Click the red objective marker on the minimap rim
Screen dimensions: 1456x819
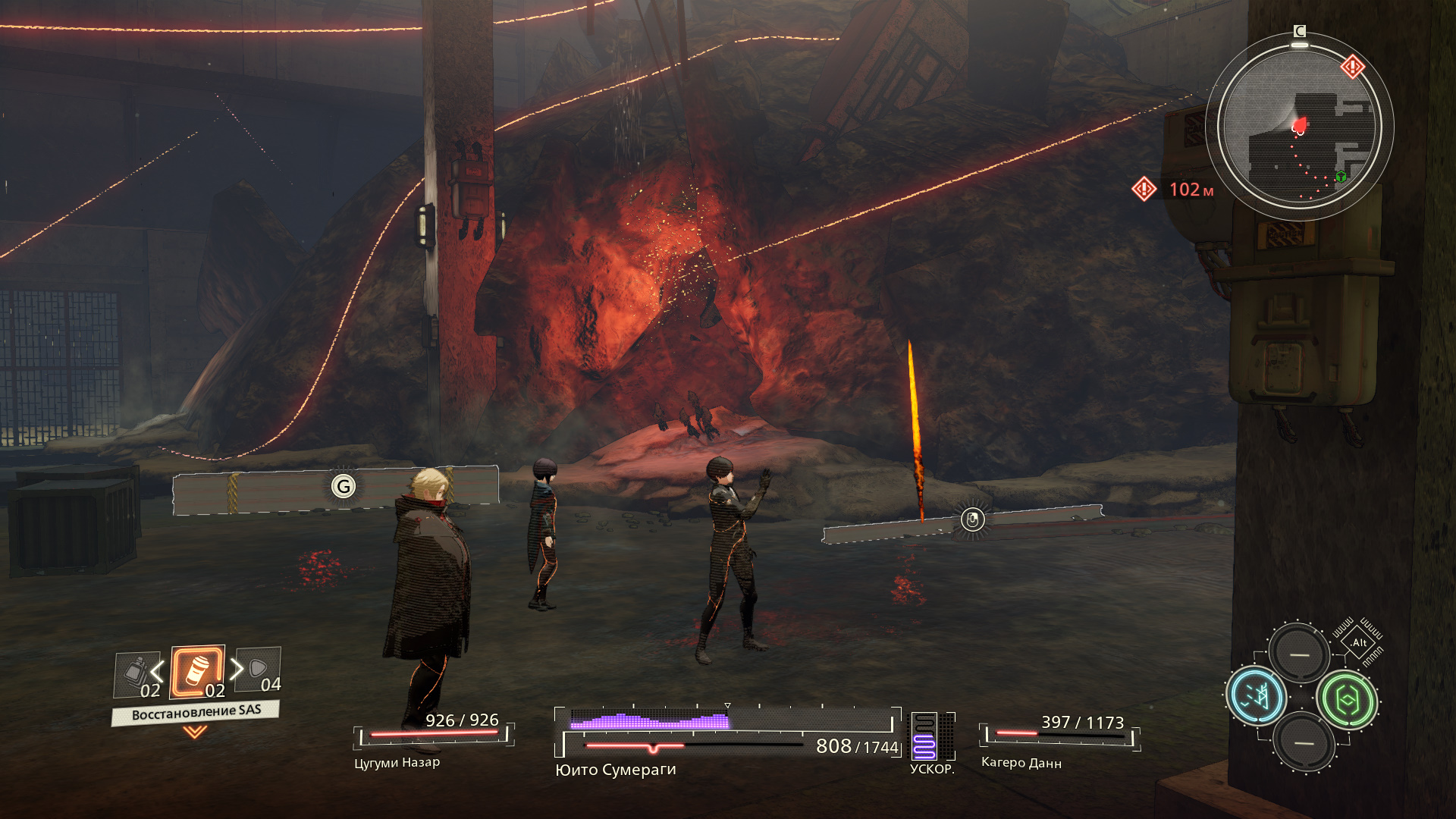pyautogui.click(x=1352, y=67)
